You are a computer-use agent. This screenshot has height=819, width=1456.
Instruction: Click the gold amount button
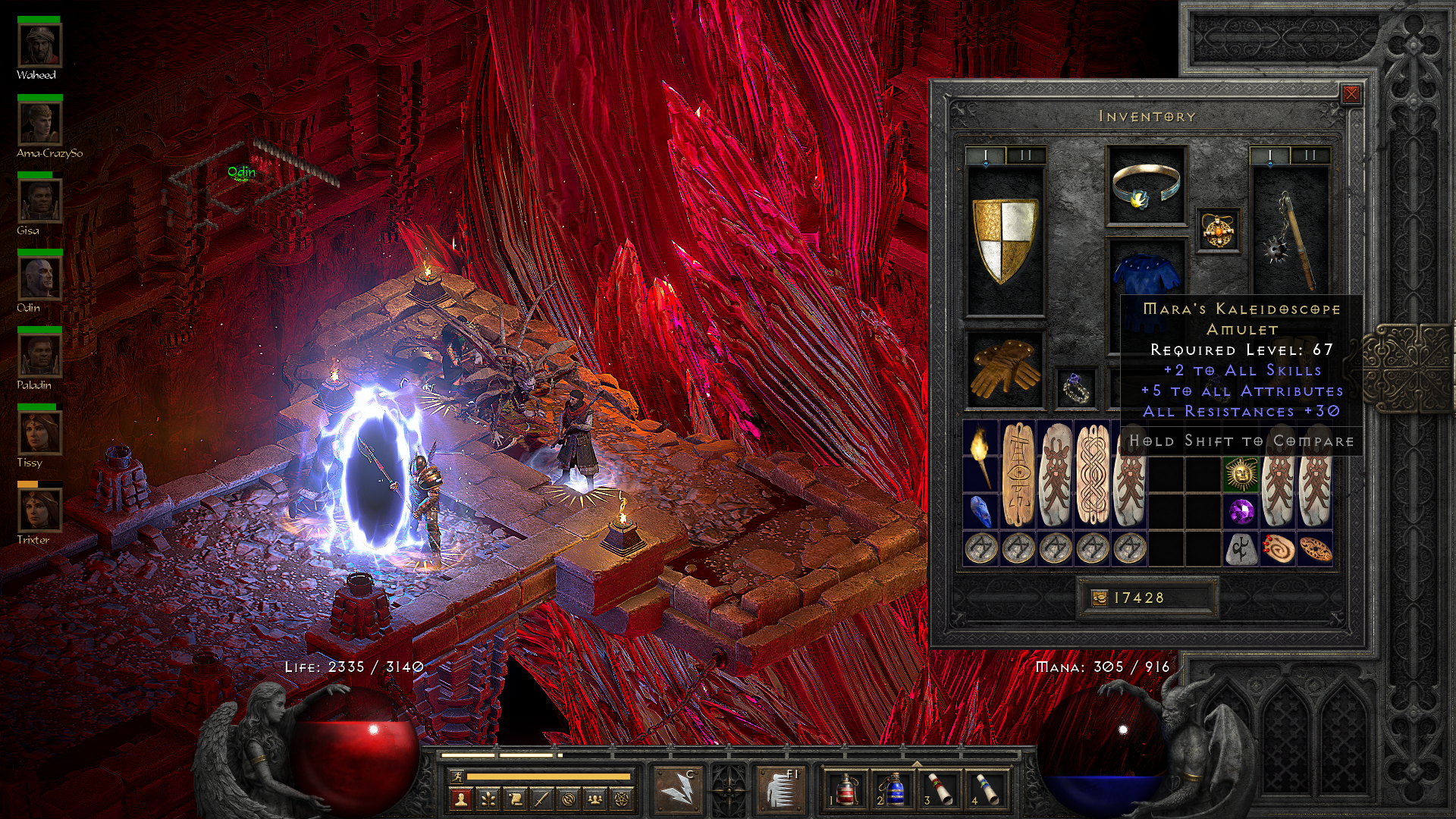[x=1100, y=598]
